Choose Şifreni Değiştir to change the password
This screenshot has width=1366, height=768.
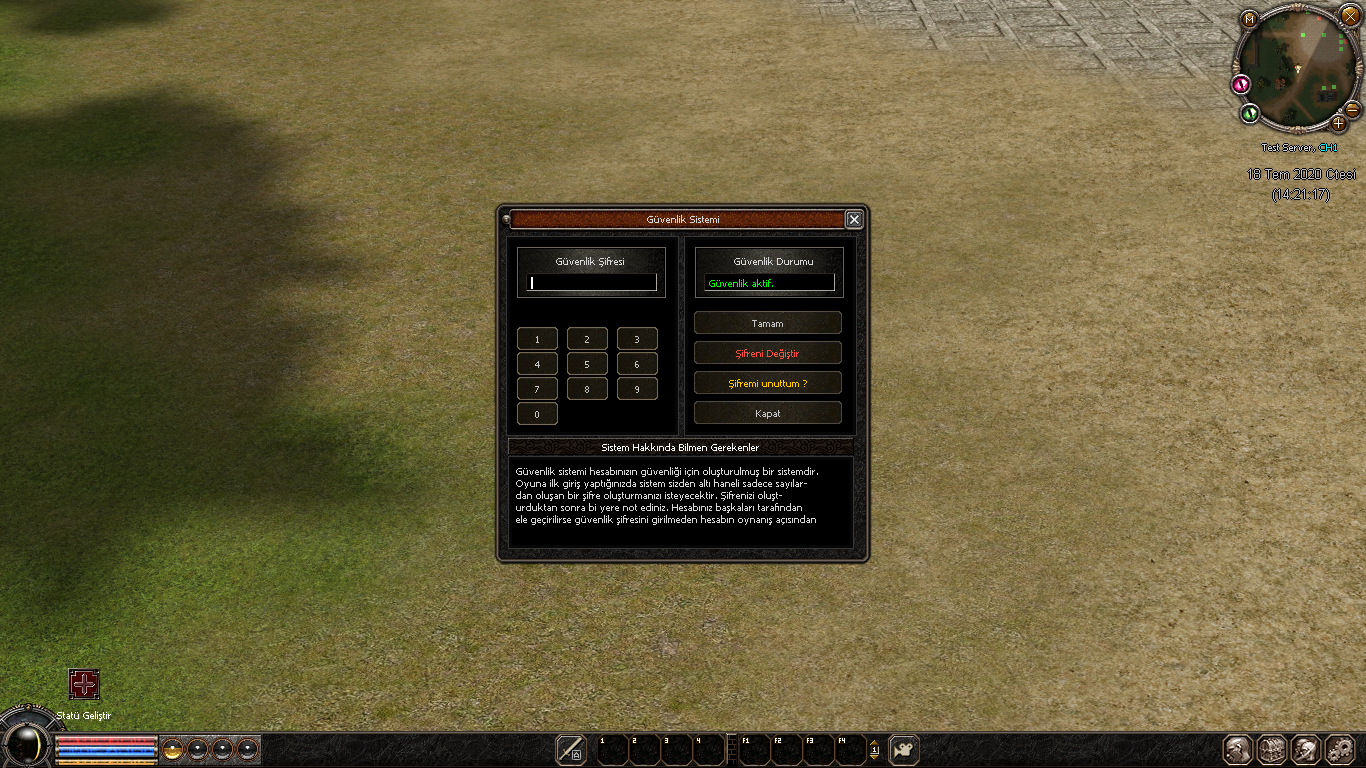tap(767, 353)
